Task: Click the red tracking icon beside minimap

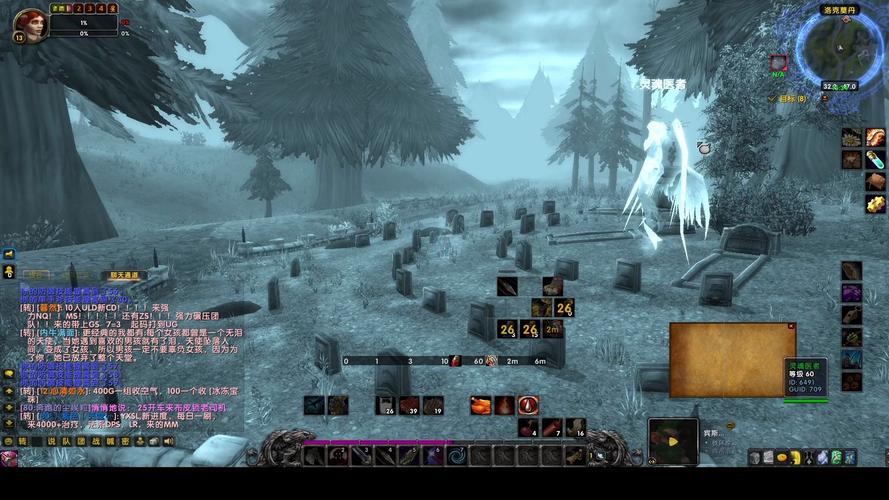Action: coord(778,63)
